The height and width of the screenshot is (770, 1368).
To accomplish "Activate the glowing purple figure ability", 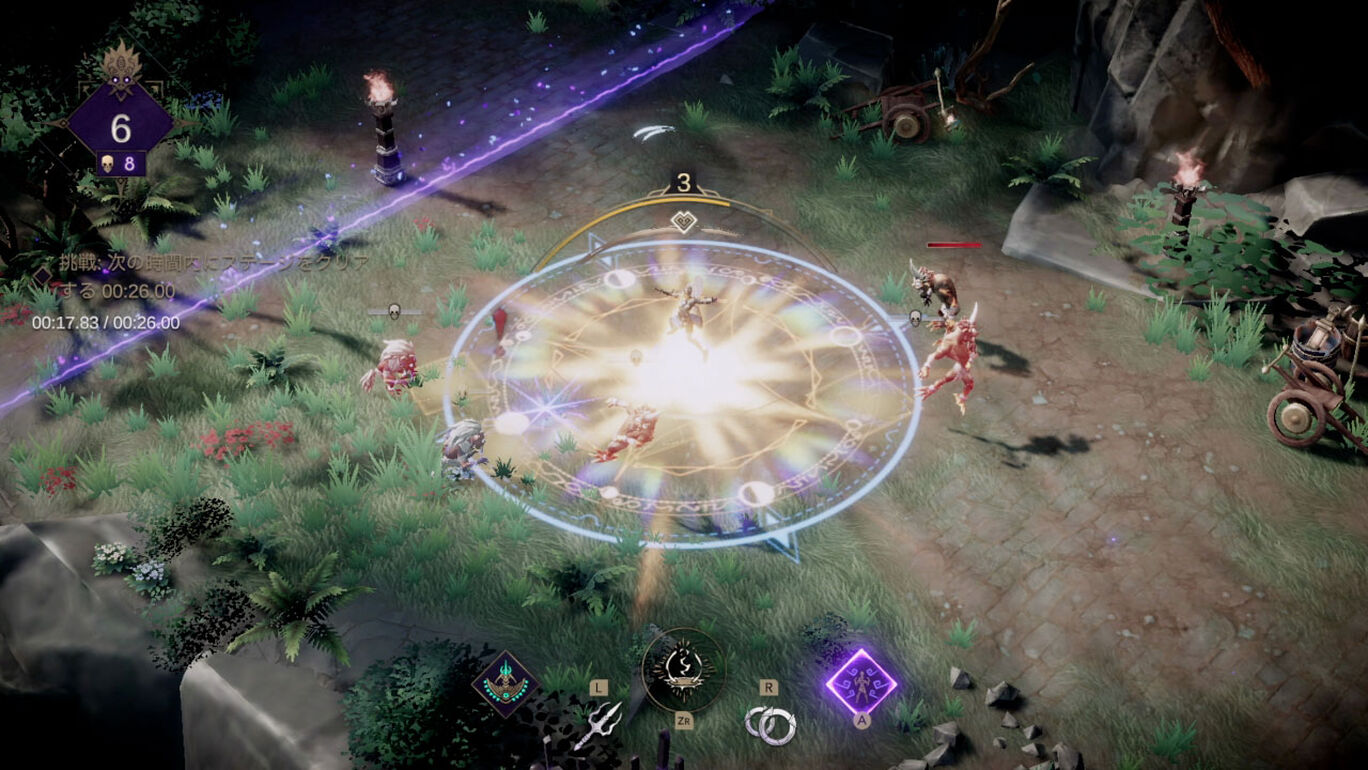I will coord(860,682).
